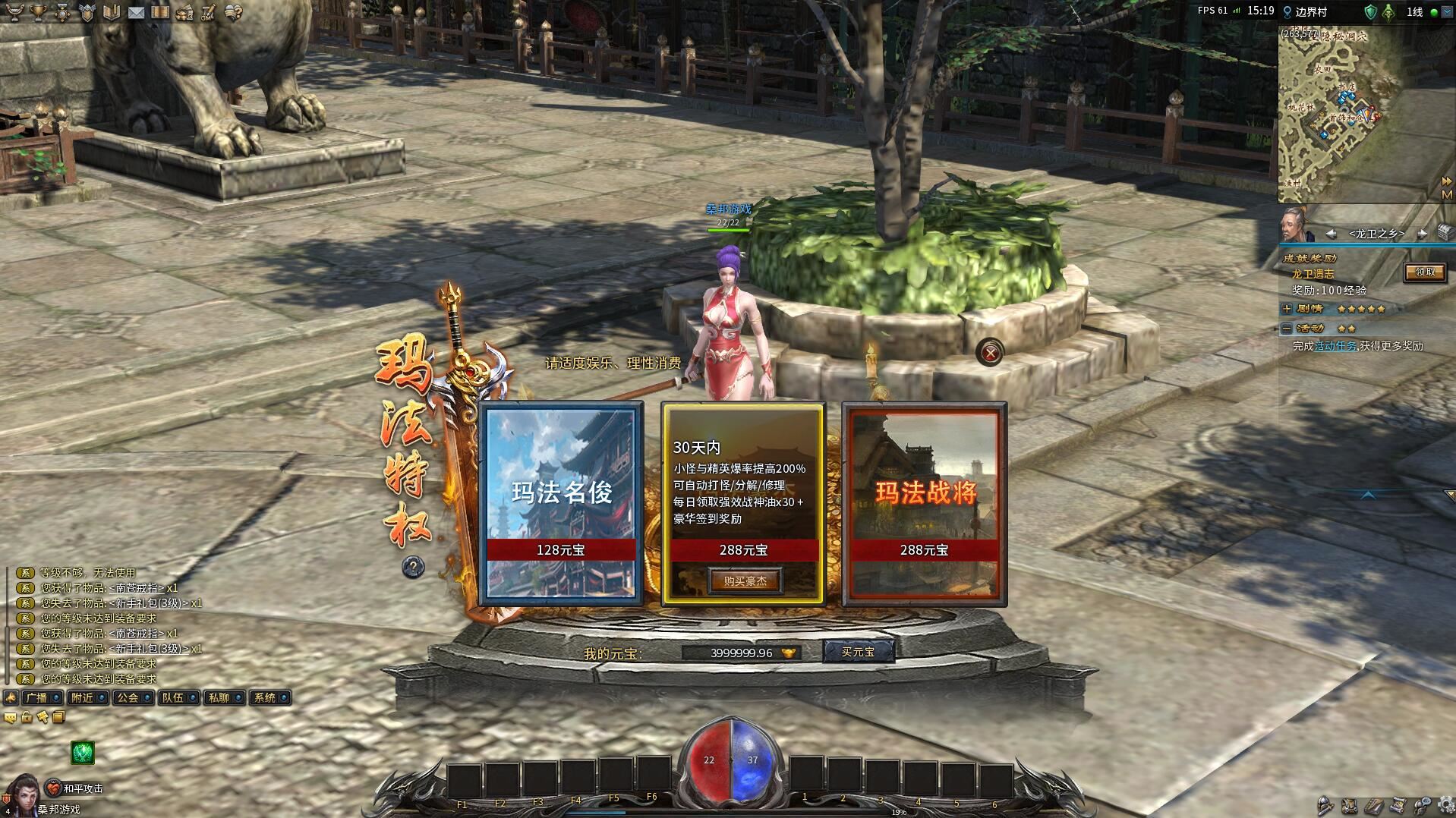Image resolution: width=1456 pixels, height=818 pixels.
Task: Choose the 玛法战将 288元宝 privilege card
Action: point(925,502)
